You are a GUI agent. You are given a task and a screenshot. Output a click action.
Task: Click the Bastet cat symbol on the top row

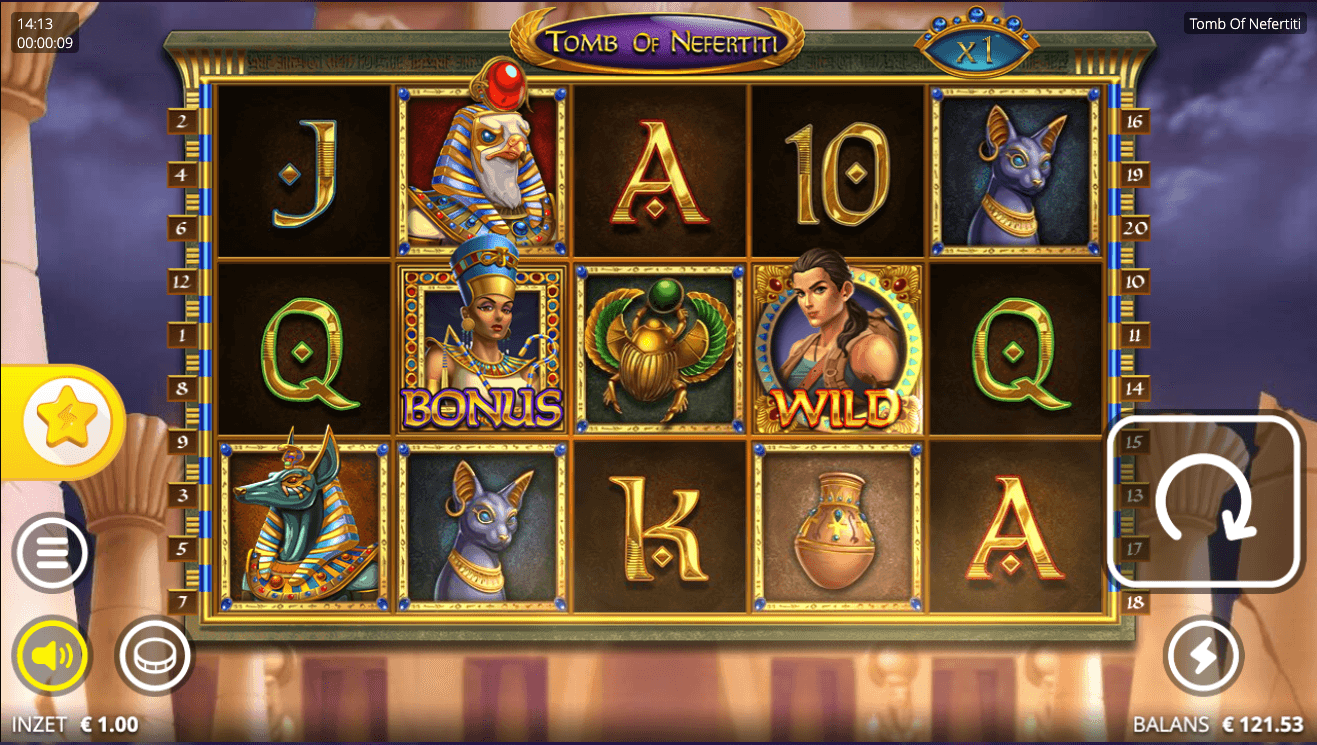click(1015, 166)
